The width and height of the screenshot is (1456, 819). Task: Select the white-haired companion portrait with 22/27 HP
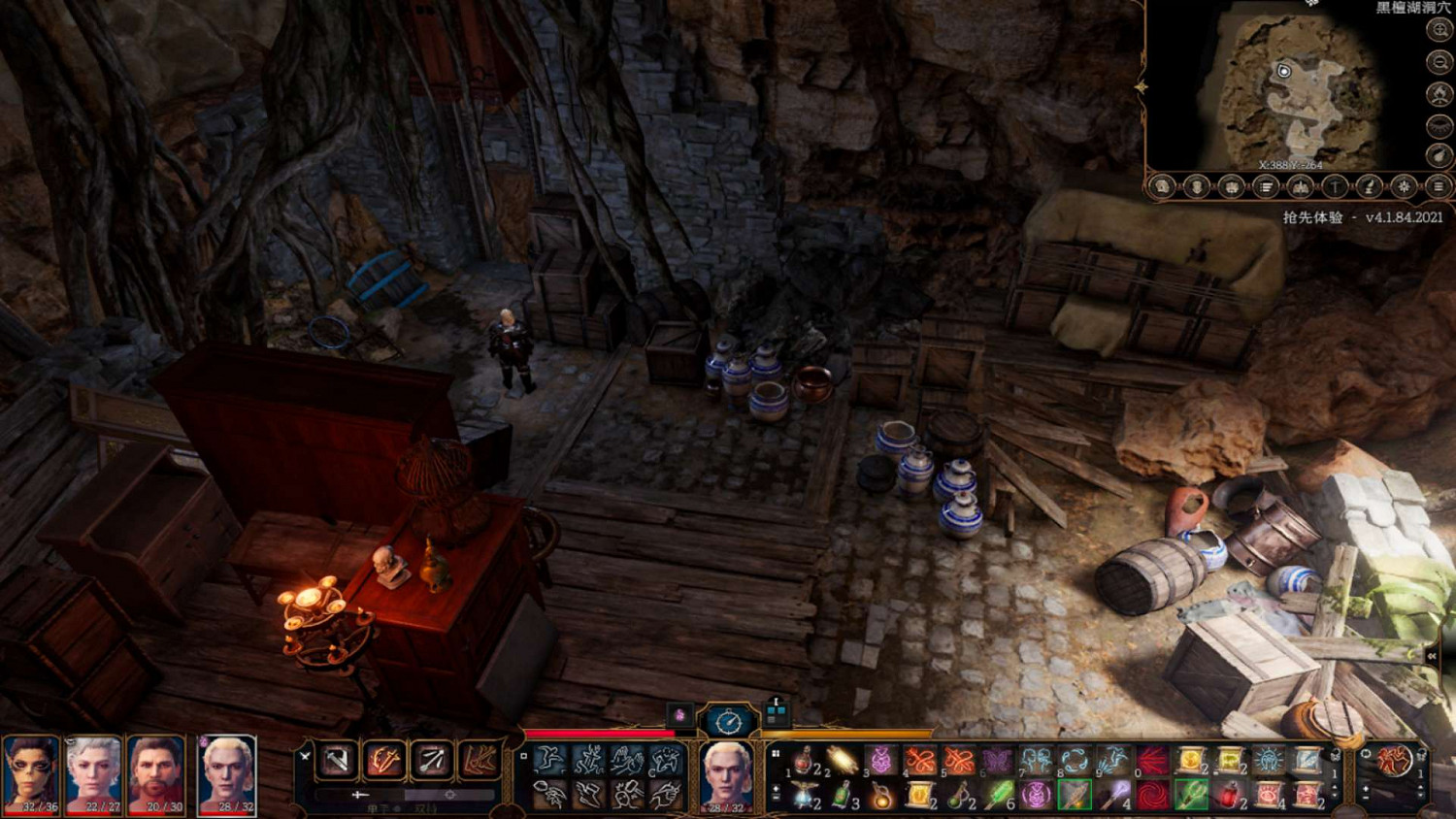coord(94,774)
